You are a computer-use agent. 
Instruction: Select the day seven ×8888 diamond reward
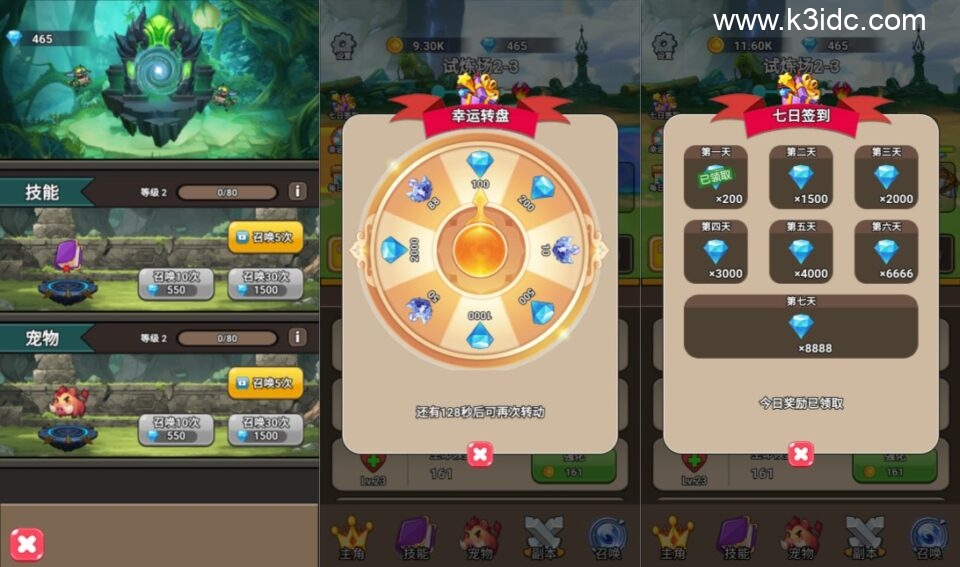point(800,326)
